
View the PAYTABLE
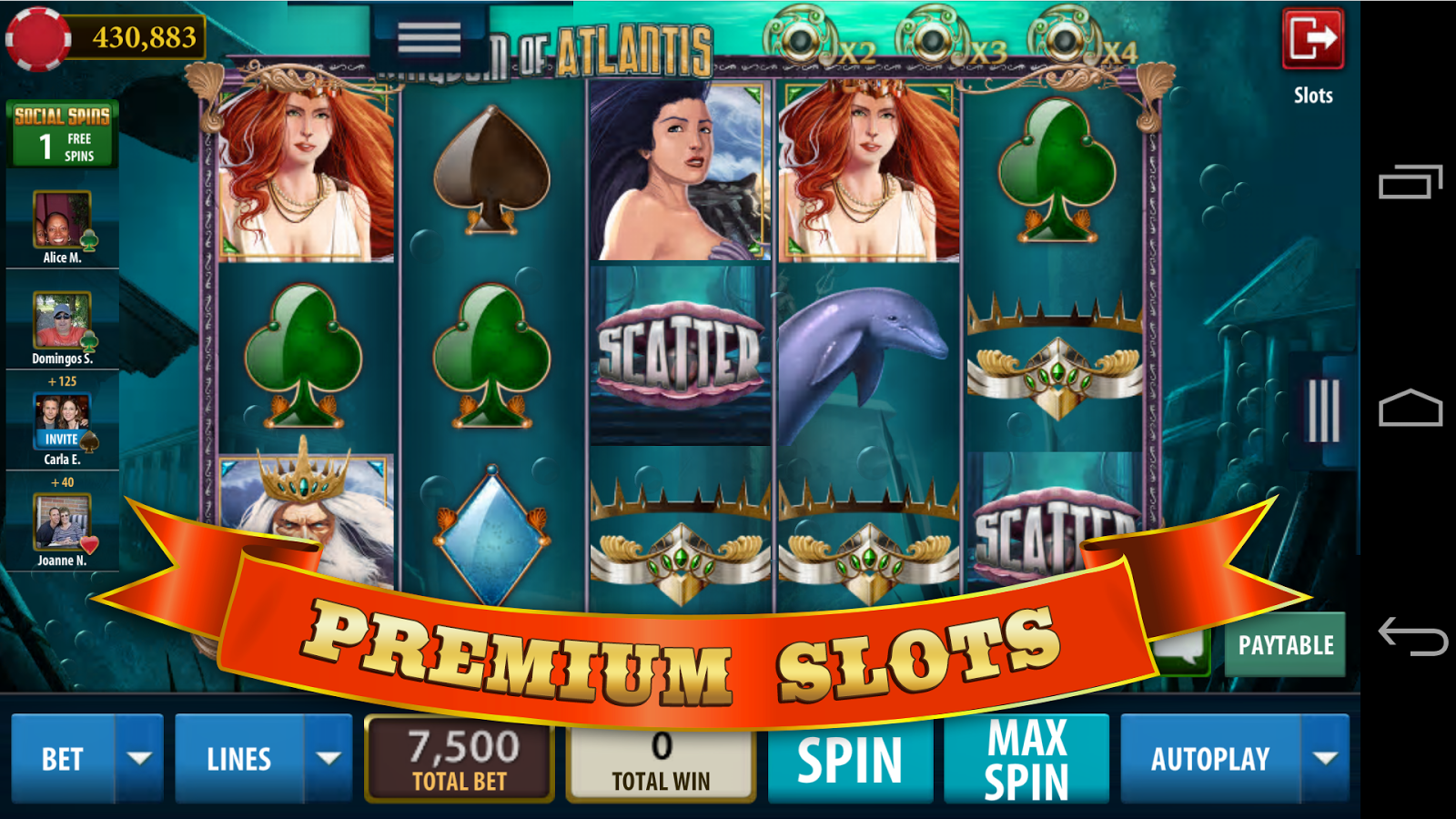click(1285, 645)
